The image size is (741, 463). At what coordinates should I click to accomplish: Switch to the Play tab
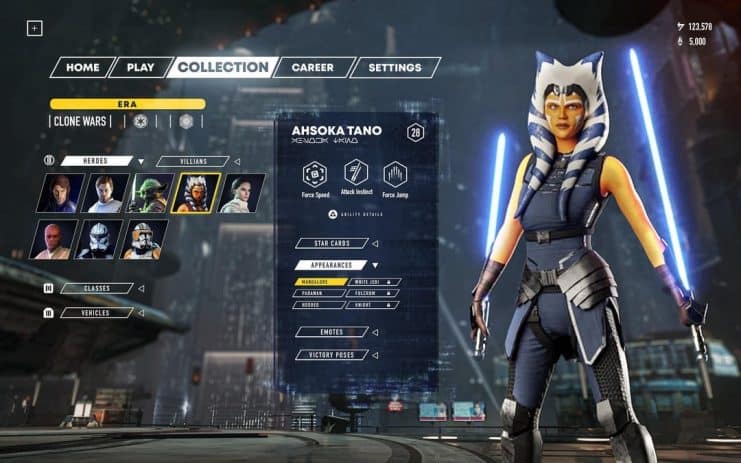(140, 68)
